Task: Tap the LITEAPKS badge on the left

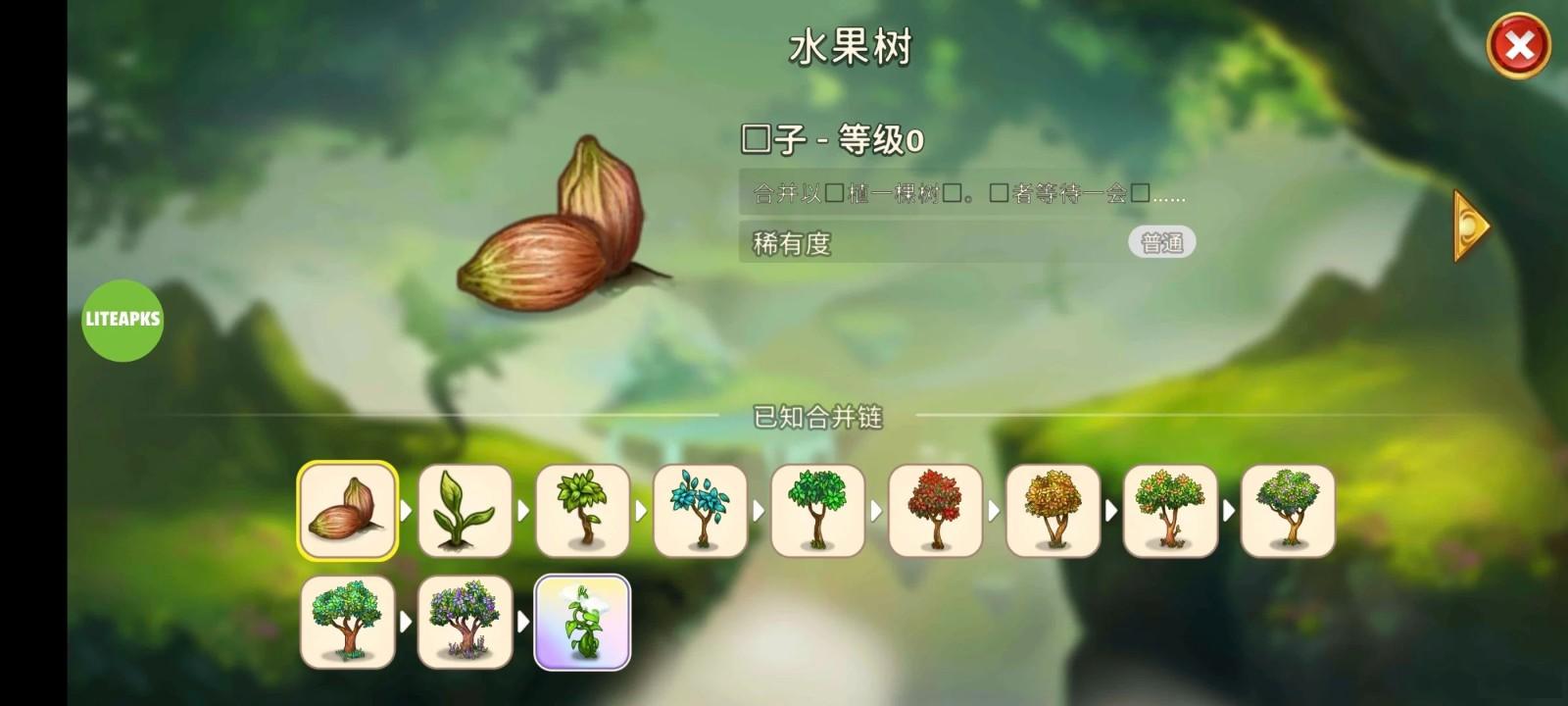Action: click(122, 321)
